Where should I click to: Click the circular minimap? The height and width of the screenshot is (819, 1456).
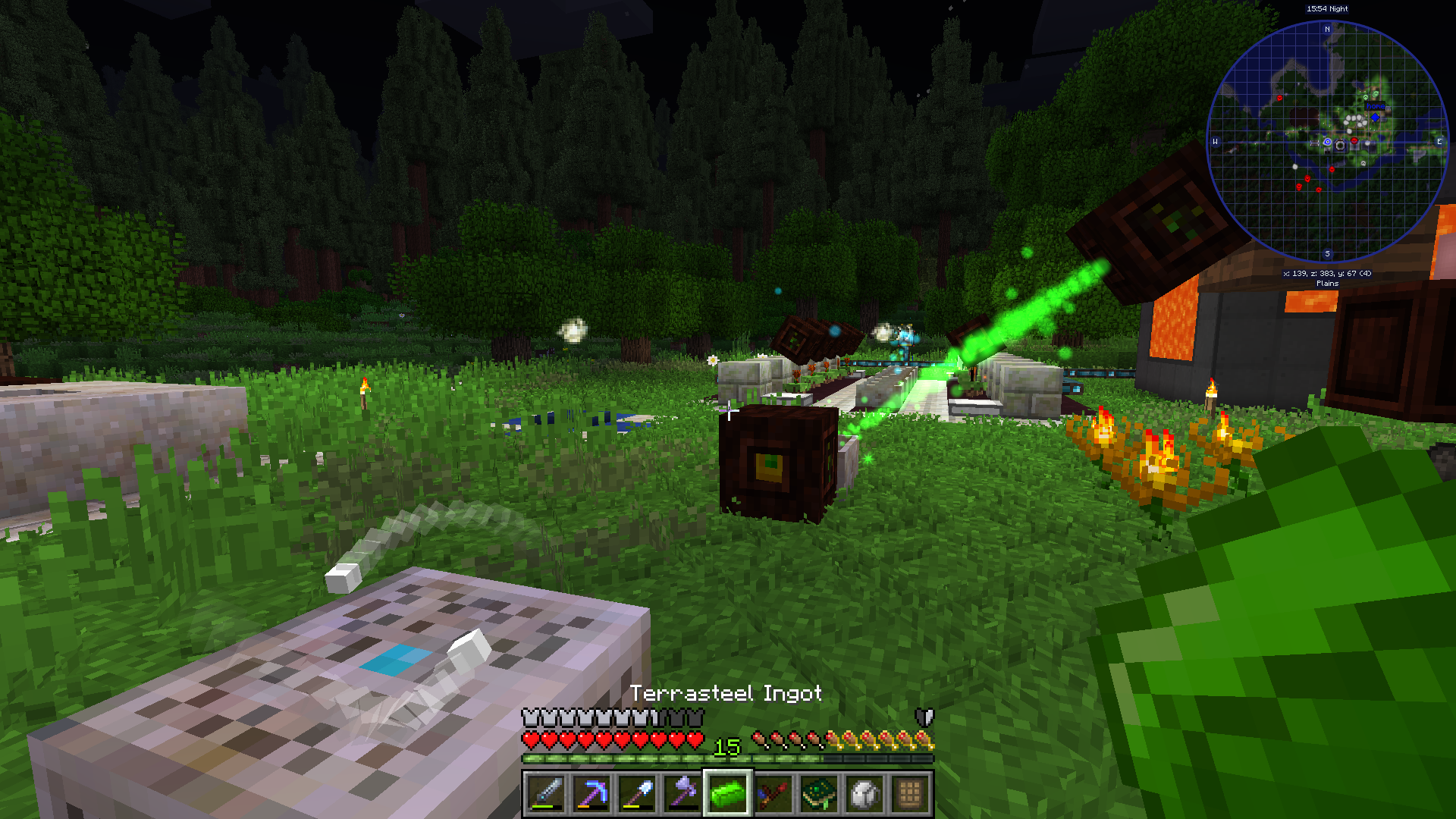pyautogui.click(x=1327, y=142)
